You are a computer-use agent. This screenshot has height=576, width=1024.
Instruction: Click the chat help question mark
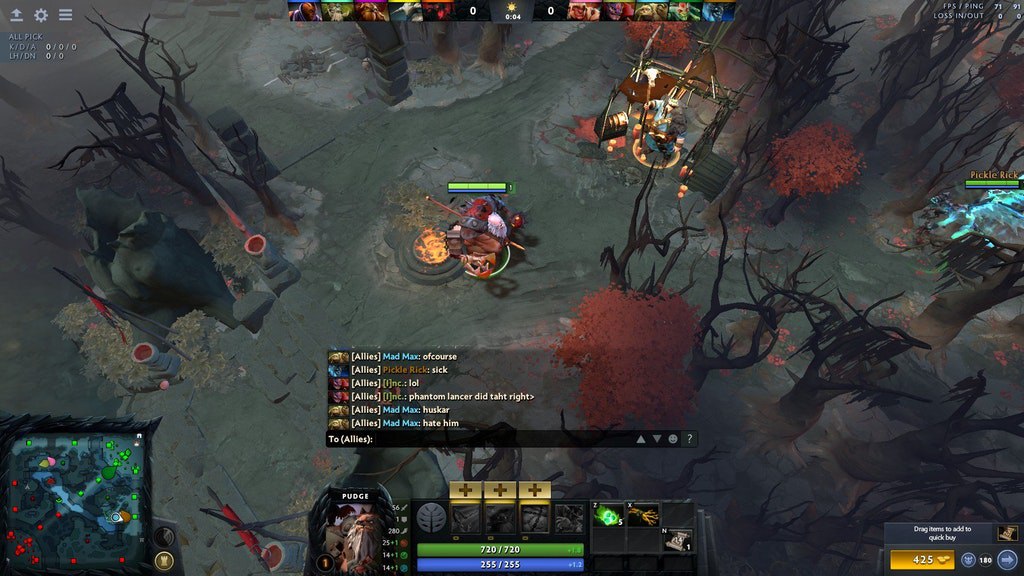coord(690,439)
